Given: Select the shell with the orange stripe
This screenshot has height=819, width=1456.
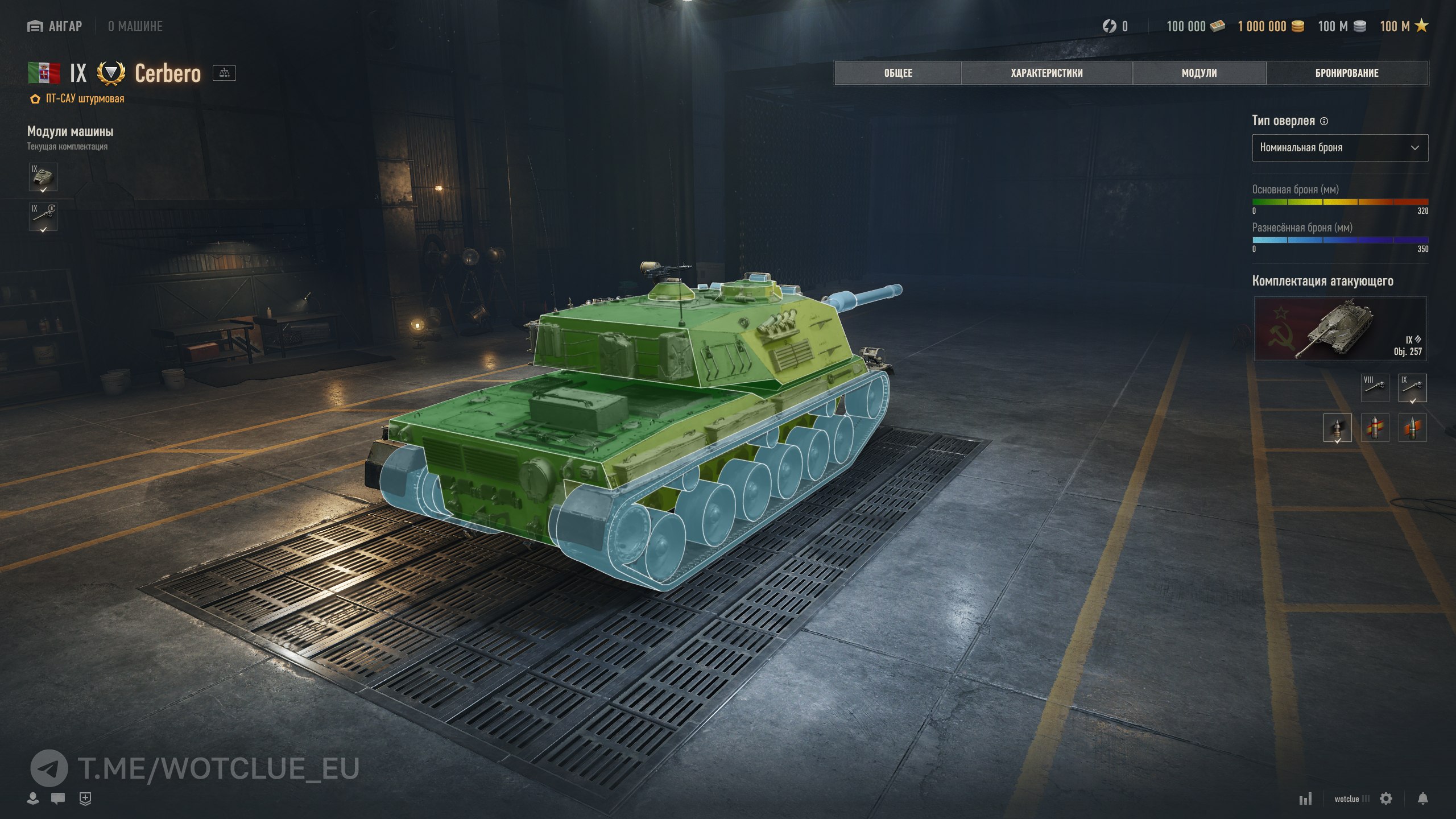Looking at the screenshot, I should pyautogui.click(x=1412, y=428).
